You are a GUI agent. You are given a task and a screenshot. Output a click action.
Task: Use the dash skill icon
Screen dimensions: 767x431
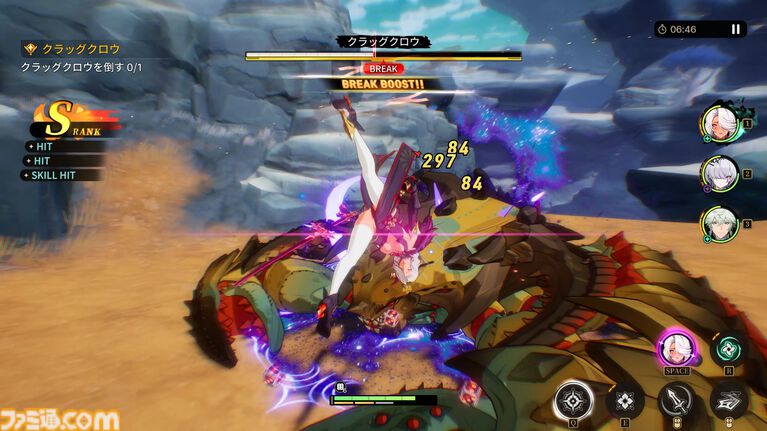click(x=728, y=402)
